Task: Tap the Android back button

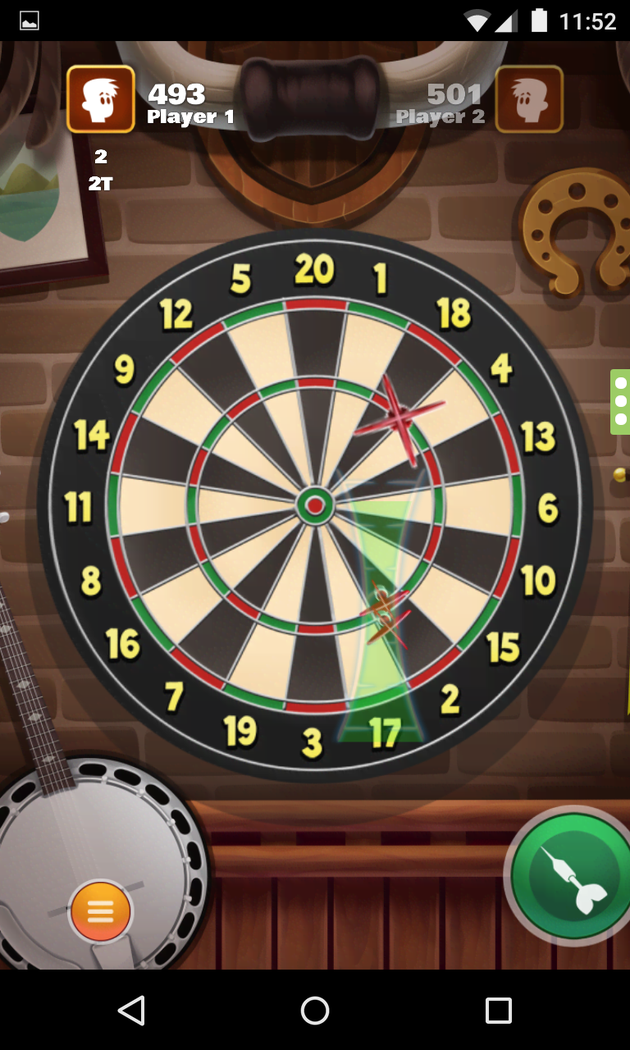Action: [131, 1010]
